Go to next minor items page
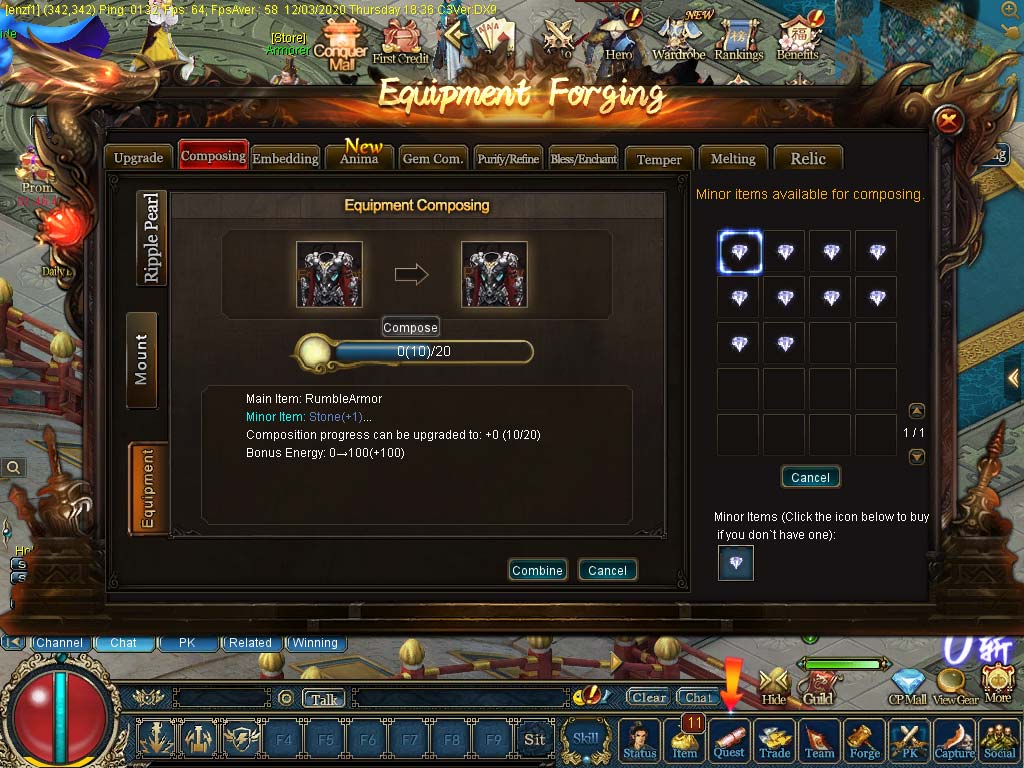This screenshot has width=1024, height=768. click(917, 456)
